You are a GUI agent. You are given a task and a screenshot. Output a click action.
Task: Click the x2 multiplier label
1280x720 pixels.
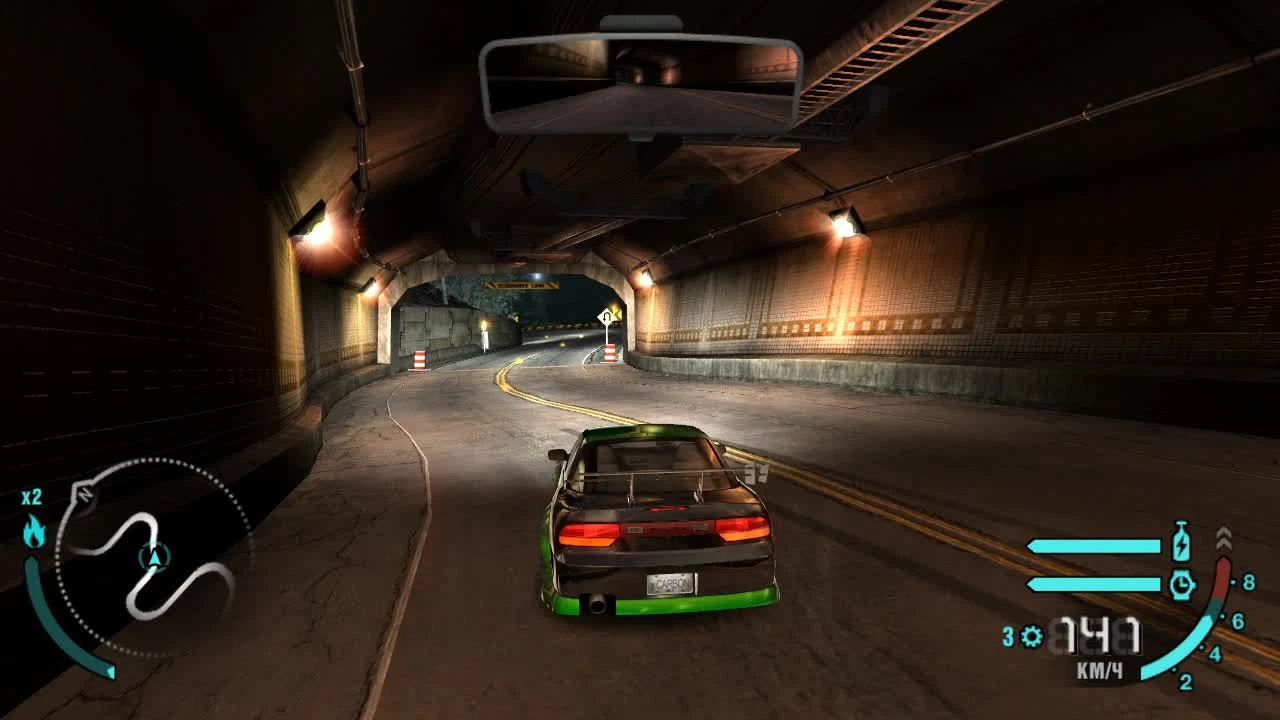click(31, 497)
